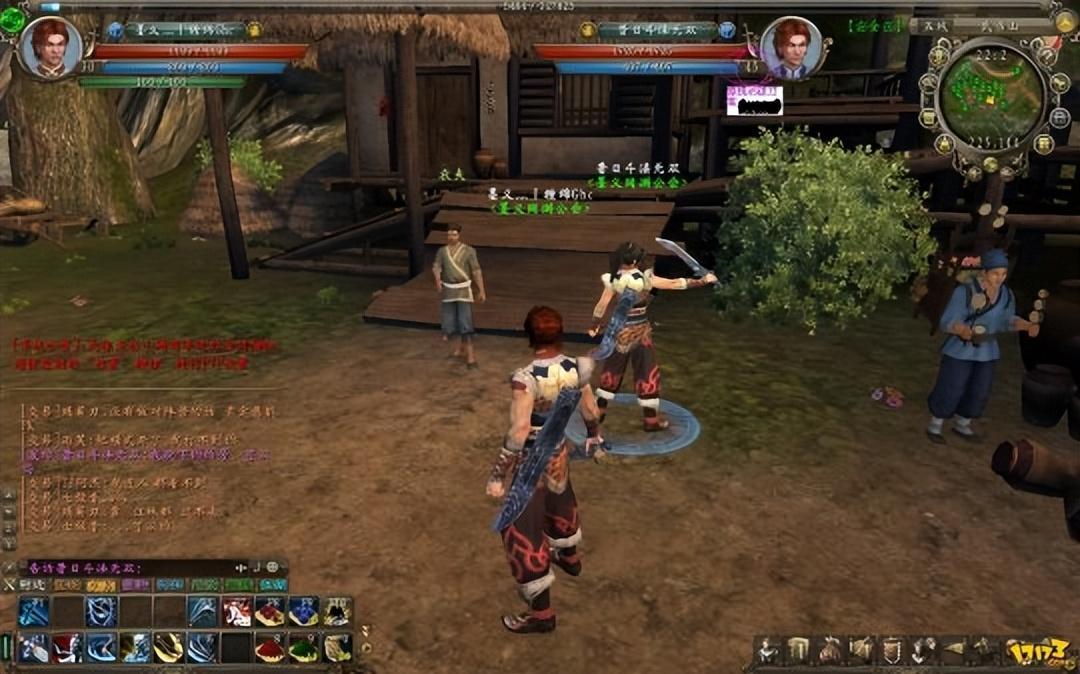This screenshot has height=674, width=1080.
Task: Open the shield icon menu
Action: tap(892, 650)
